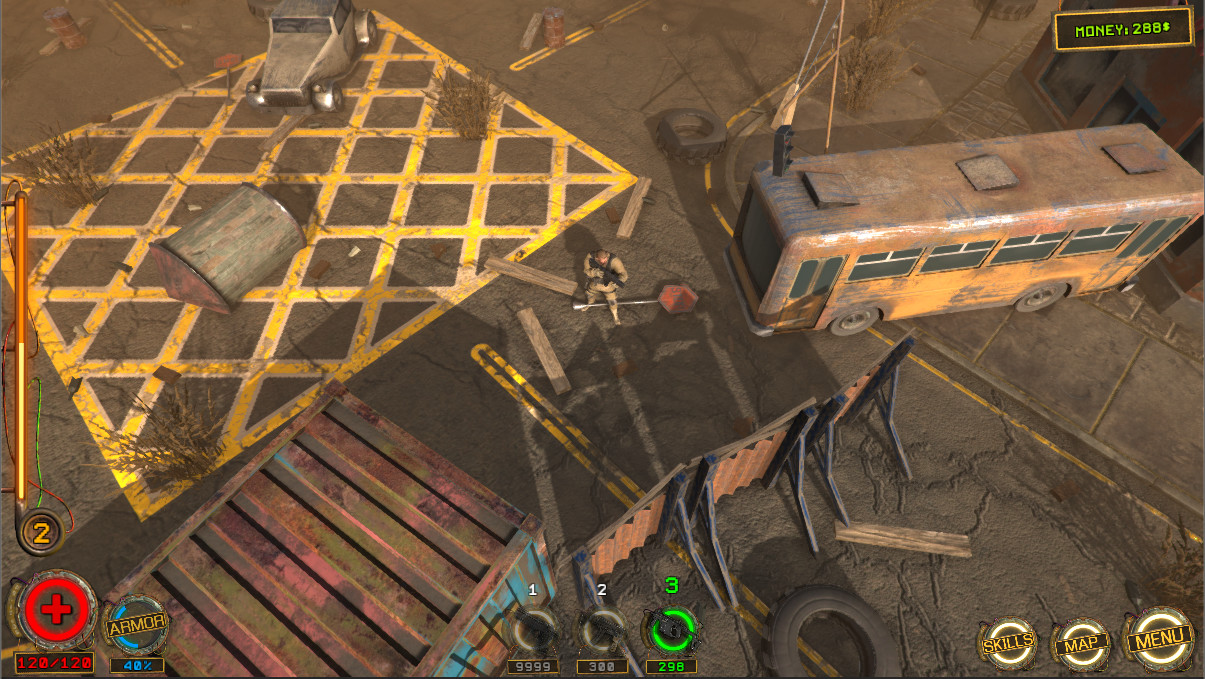
Task: Click the red health cross icon
Action: (55, 611)
